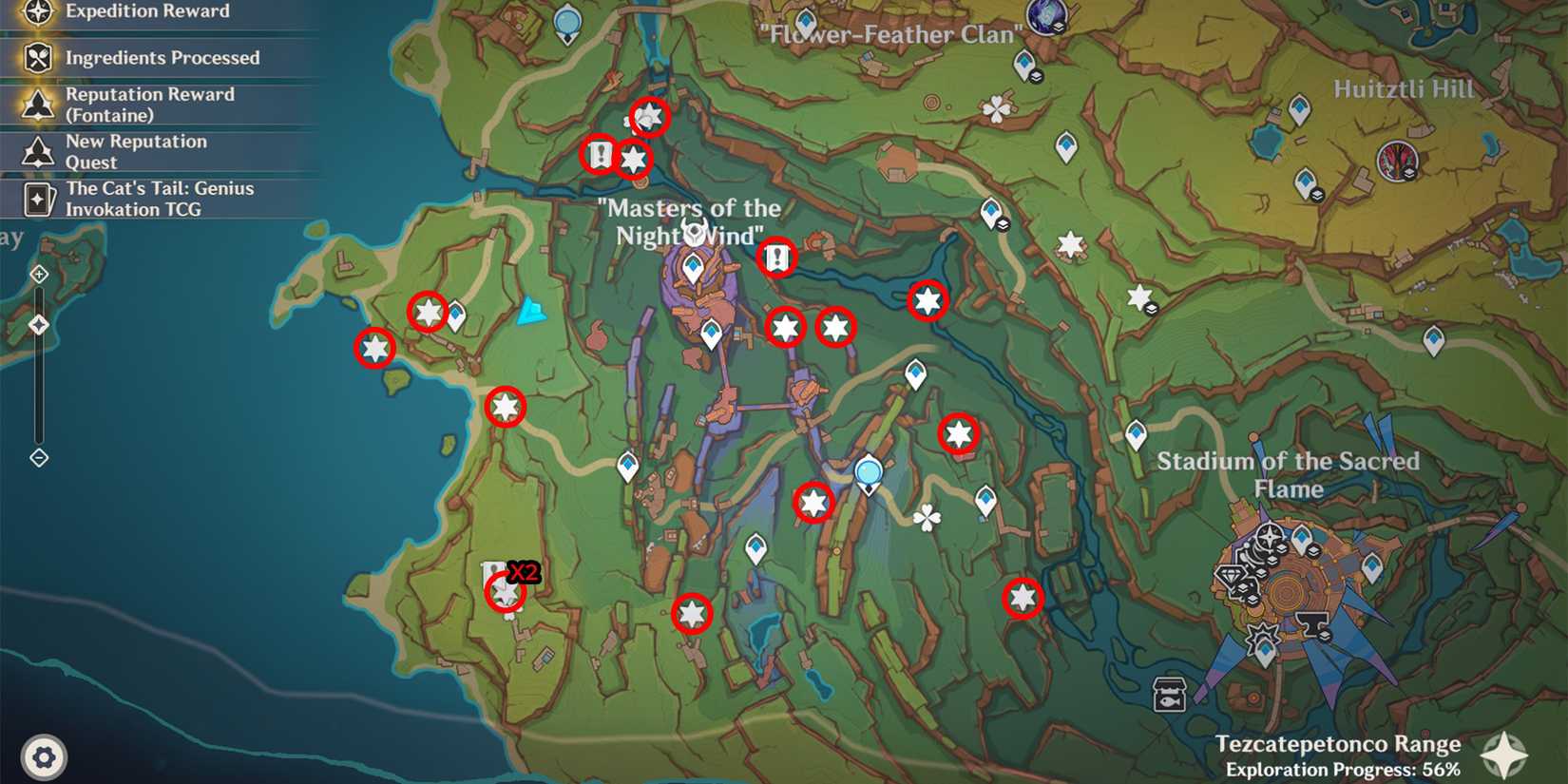The height and width of the screenshot is (784, 1568).
Task: Open the souvenir shop diamond icon
Action: click(x=1230, y=575)
